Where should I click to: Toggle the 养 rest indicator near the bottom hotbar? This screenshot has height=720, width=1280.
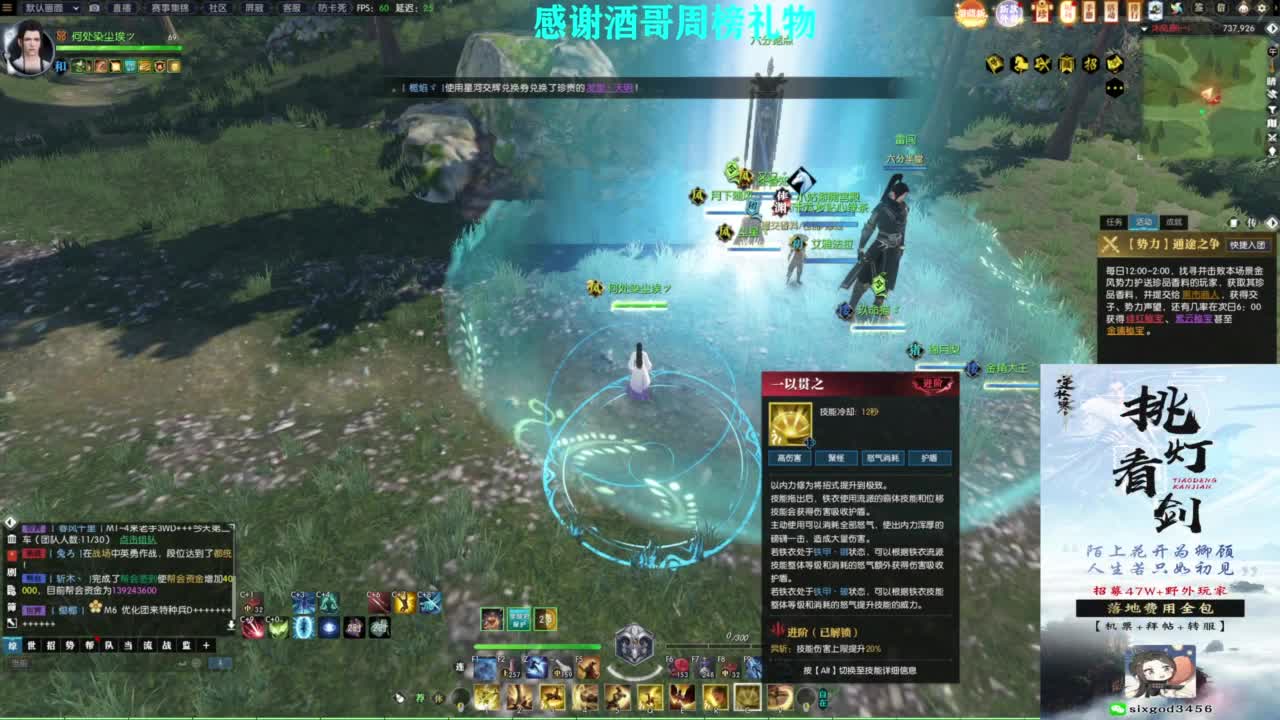419,698
